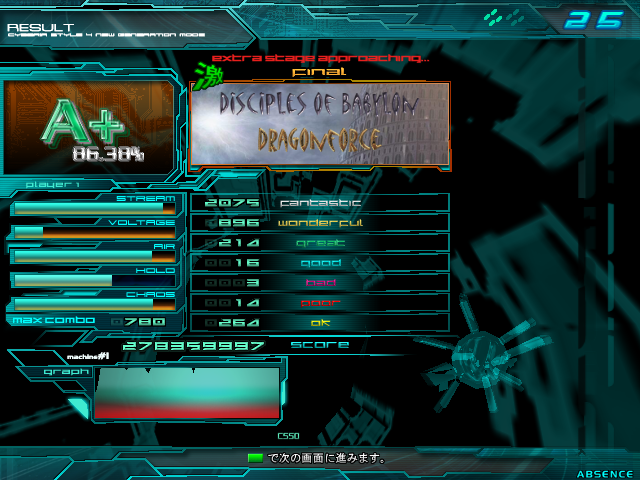Click the Disciples of Babylon song banner
Image resolution: width=640 pixels, height=480 pixels.
(x=320, y=123)
